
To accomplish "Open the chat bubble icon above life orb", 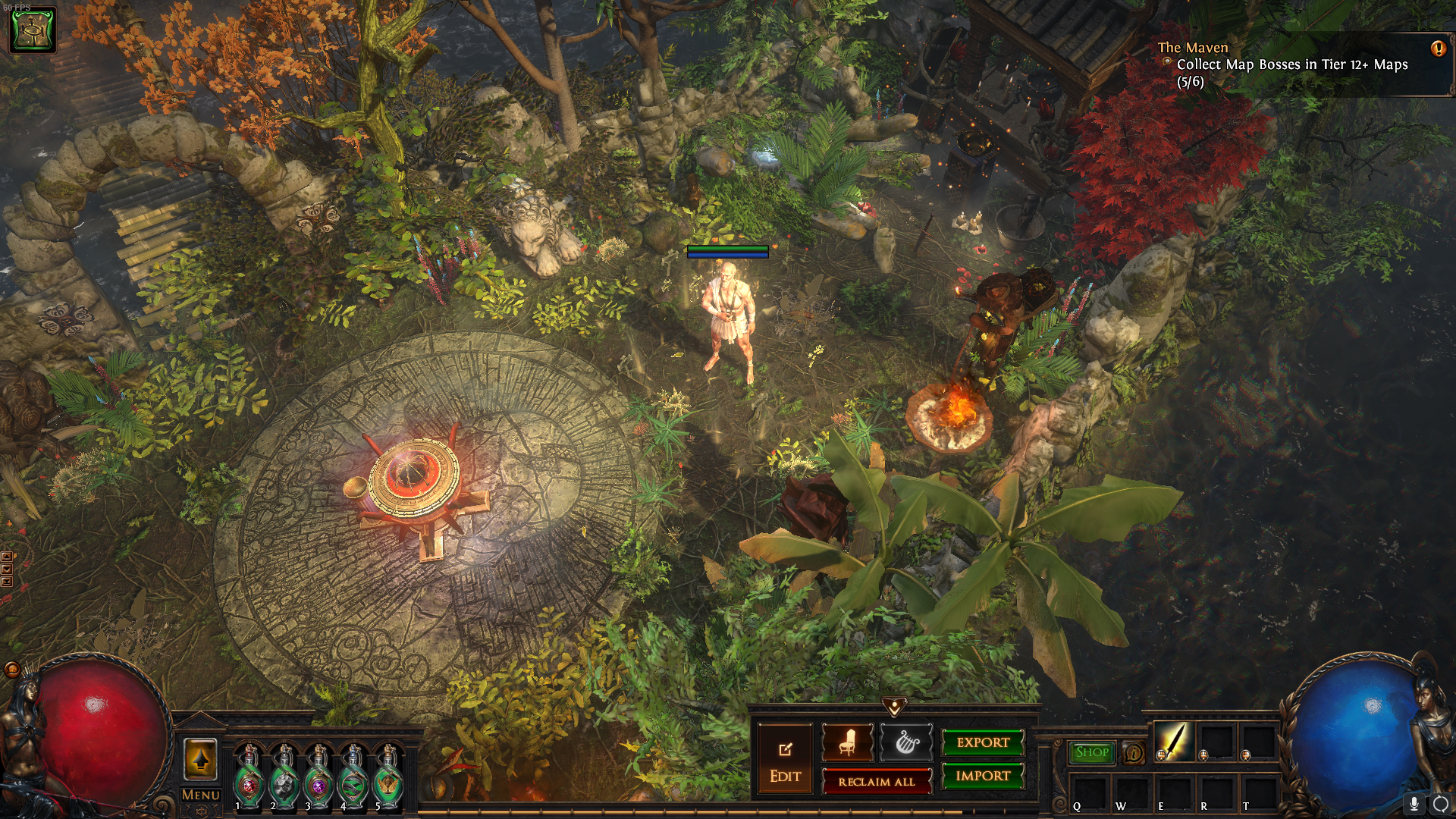I will pos(12,670).
